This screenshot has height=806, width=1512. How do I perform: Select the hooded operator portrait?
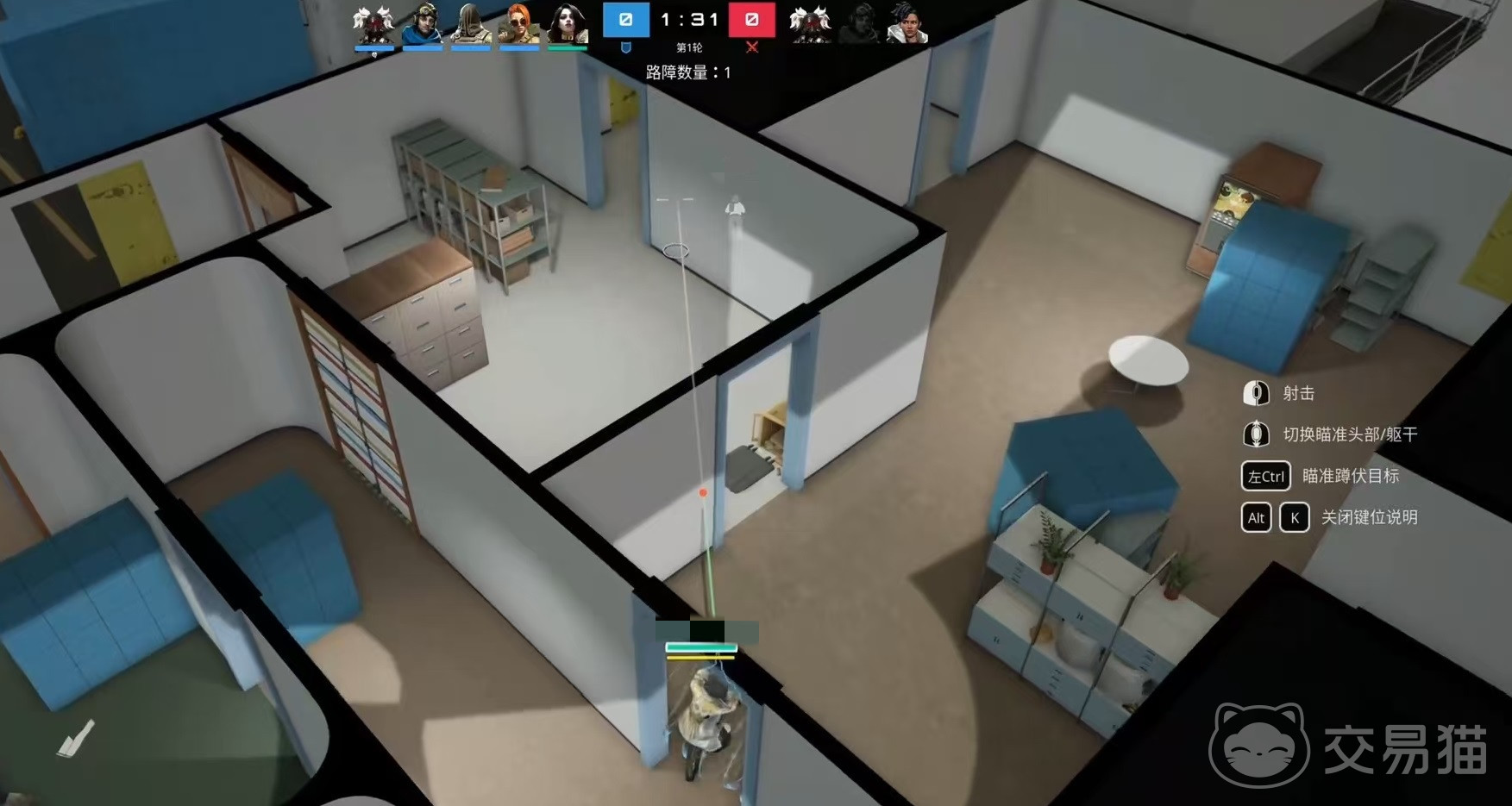coord(470,23)
